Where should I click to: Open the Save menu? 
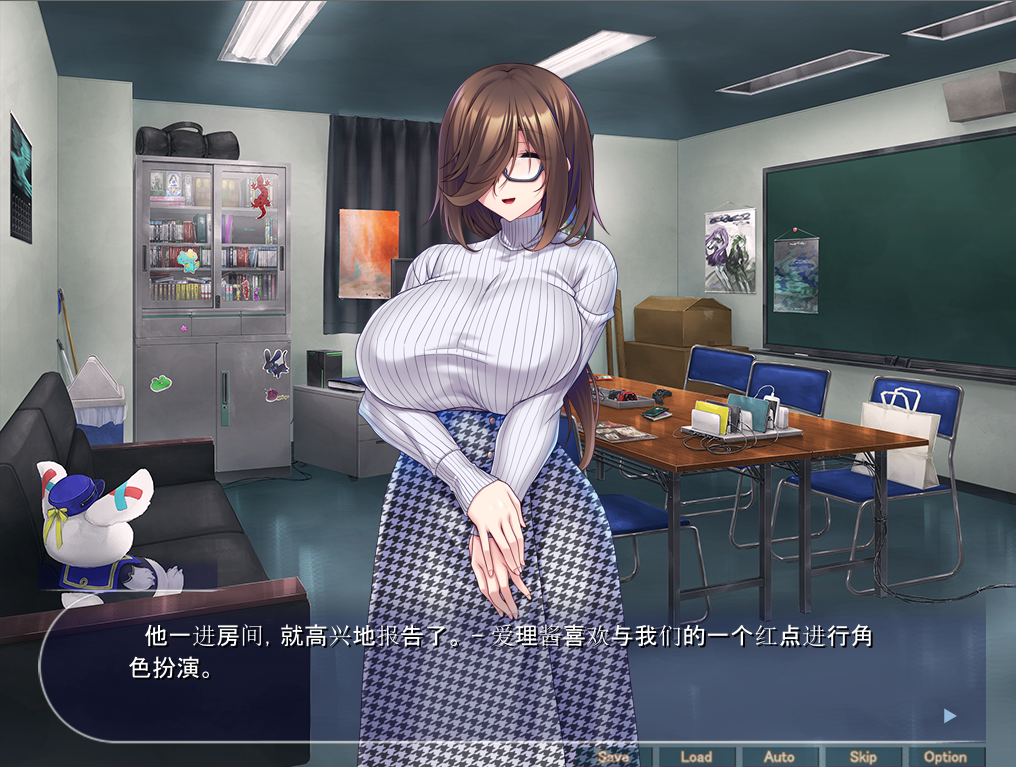click(x=613, y=757)
